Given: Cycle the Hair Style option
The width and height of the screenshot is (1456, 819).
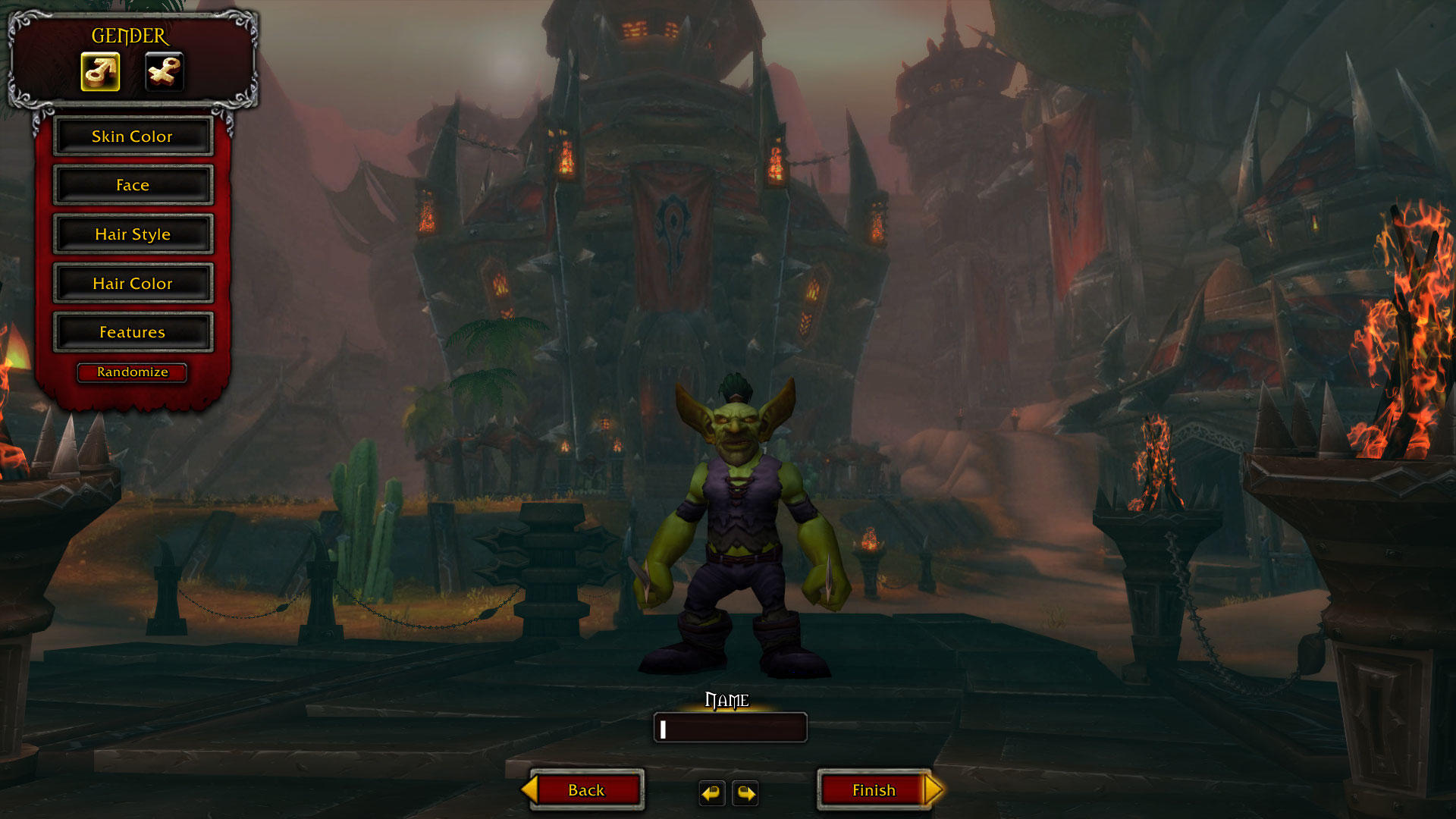Looking at the screenshot, I should pyautogui.click(x=133, y=234).
